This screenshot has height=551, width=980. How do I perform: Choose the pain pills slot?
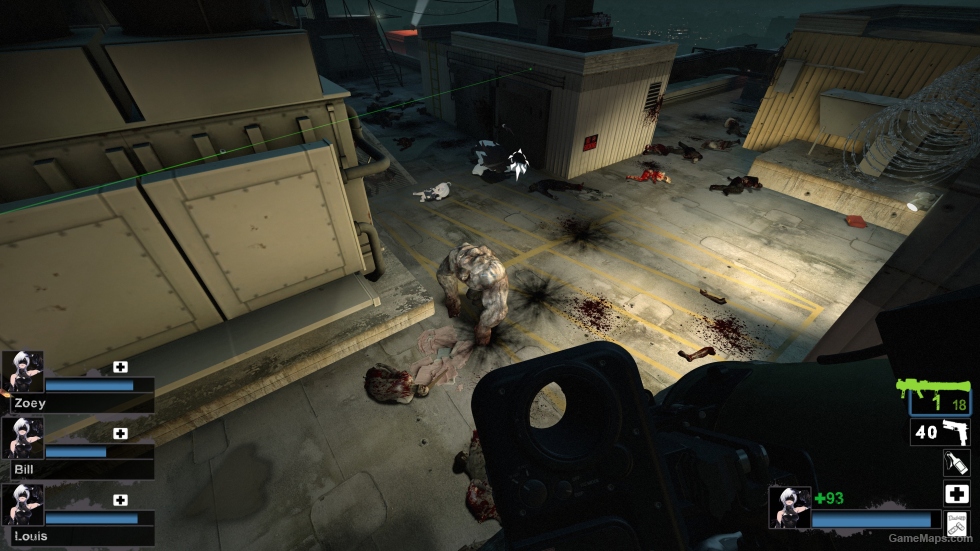(x=956, y=523)
